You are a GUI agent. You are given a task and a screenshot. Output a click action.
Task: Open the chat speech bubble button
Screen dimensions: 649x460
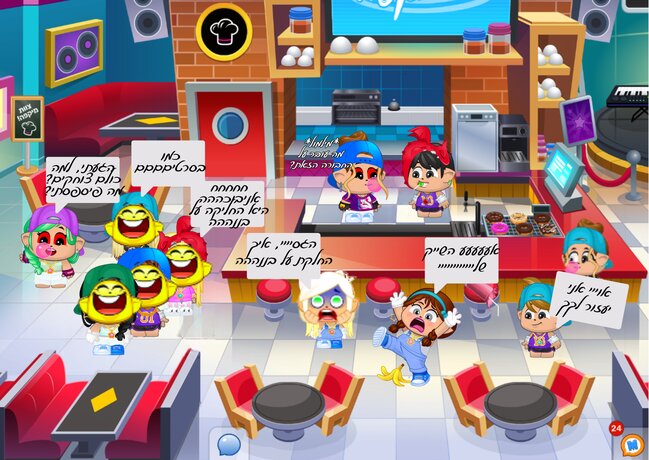tap(229, 443)
